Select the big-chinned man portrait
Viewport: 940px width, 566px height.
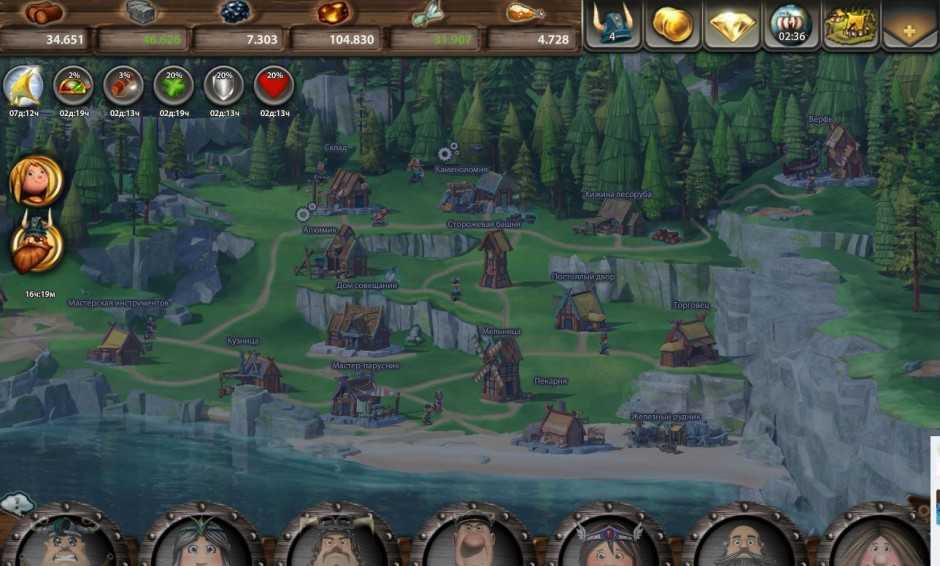pyautogui.click(x=470, y=540)
